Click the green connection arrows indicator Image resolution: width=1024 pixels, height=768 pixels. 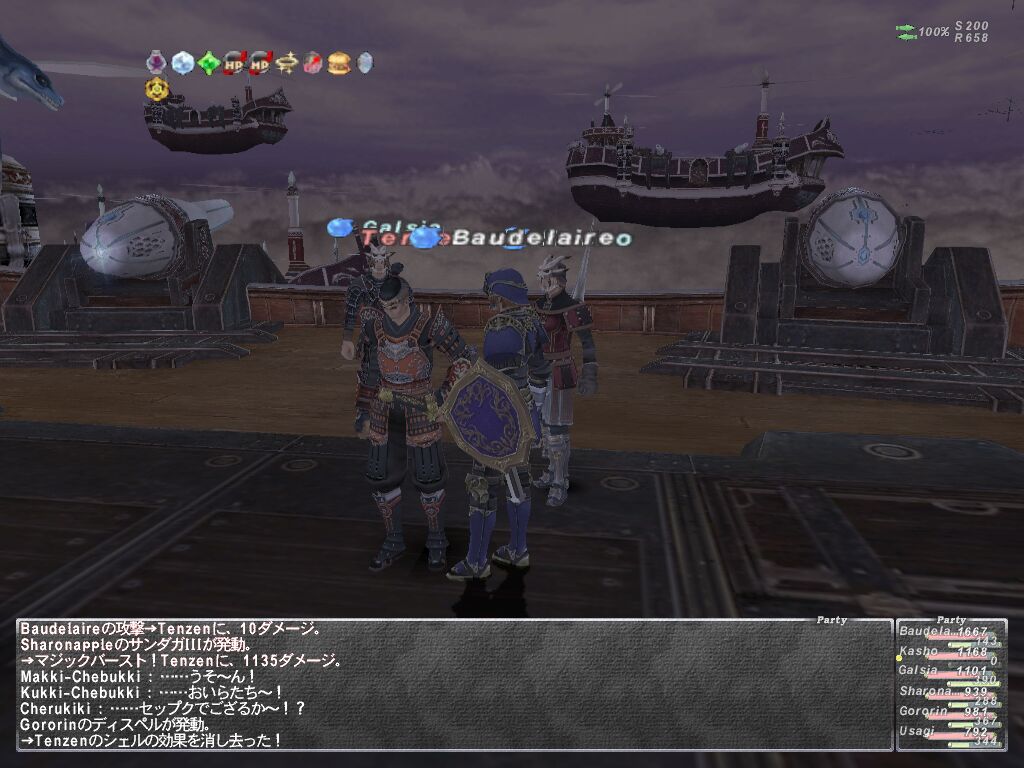click(x=906, y=32)
